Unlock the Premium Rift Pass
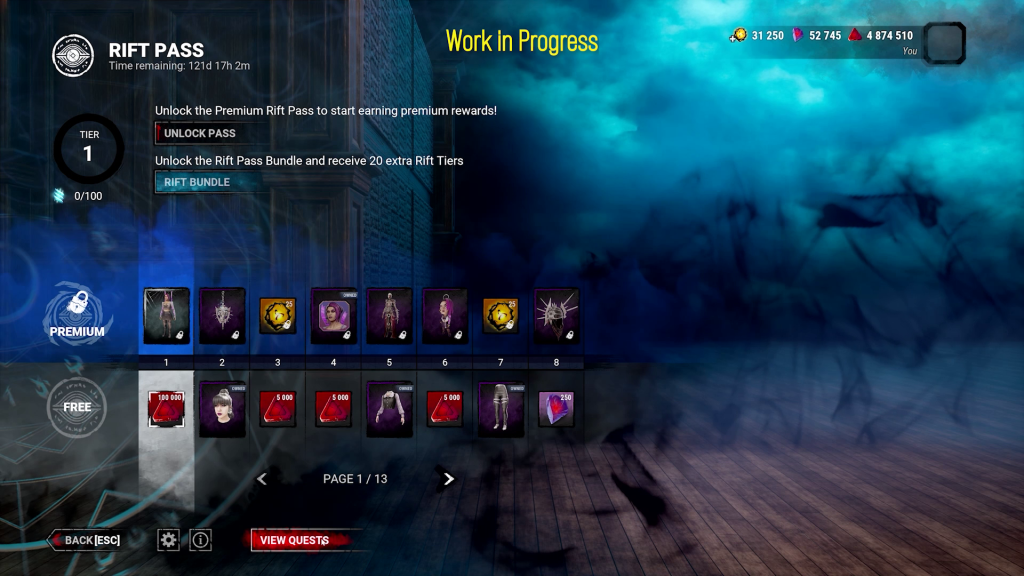1024x576 pixels. (199, 133)
